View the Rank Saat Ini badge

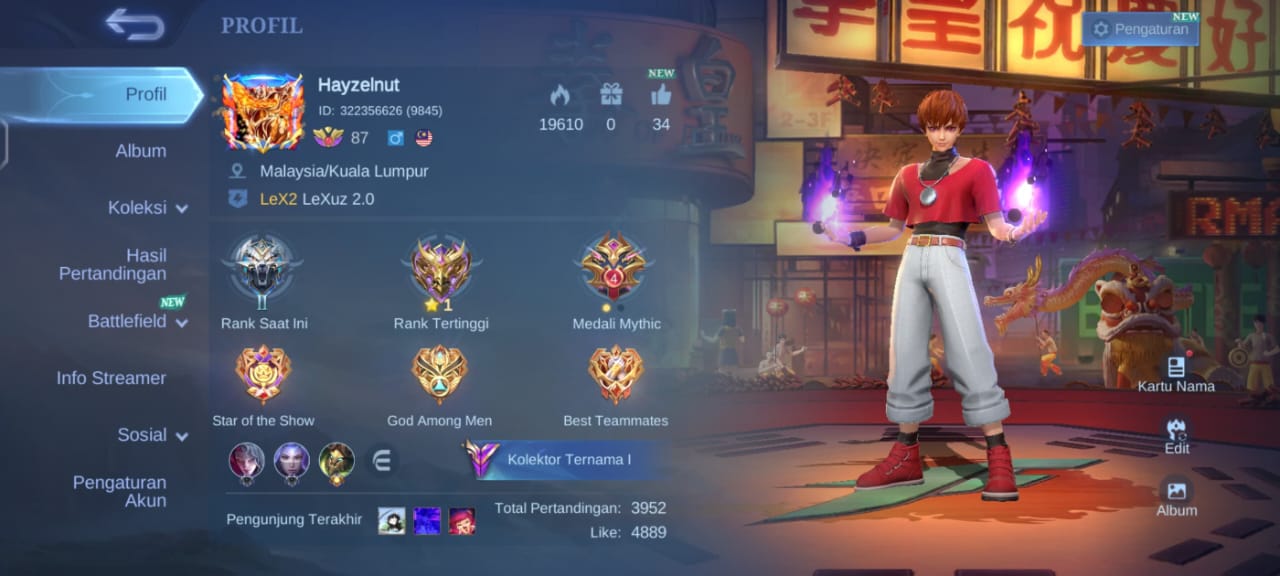coord(263,270)
